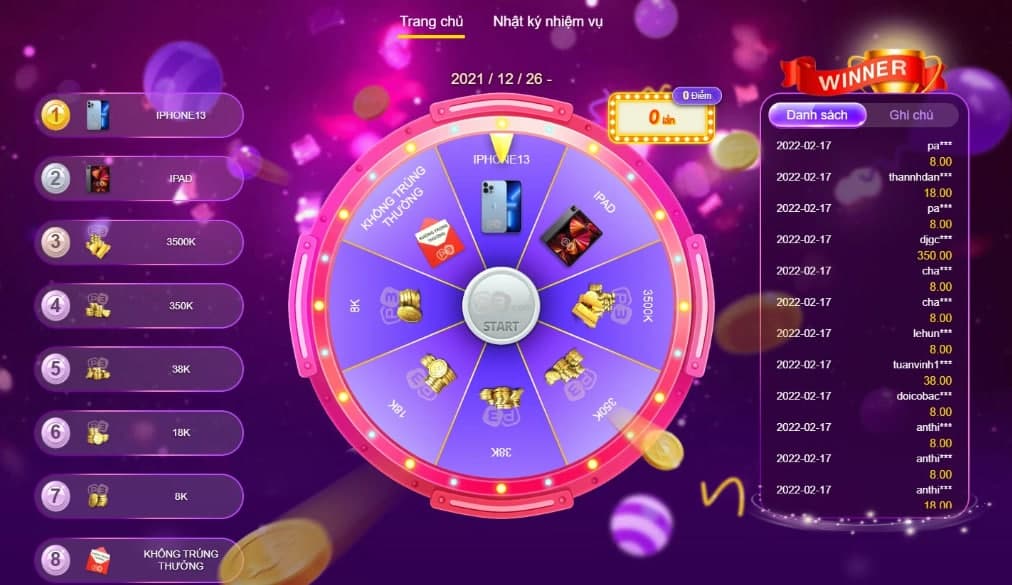Click the 0 lần spin counter sign
Viewport: 1012px width, 585px height.
click(x=658, y=119)
